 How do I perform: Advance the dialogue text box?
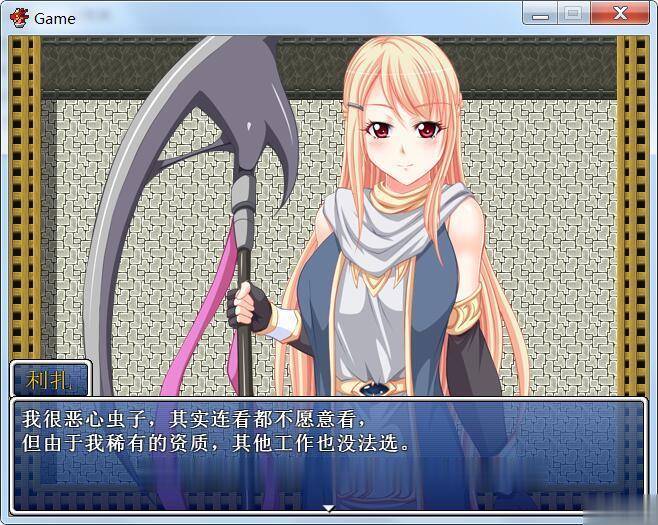click(328, 453)
